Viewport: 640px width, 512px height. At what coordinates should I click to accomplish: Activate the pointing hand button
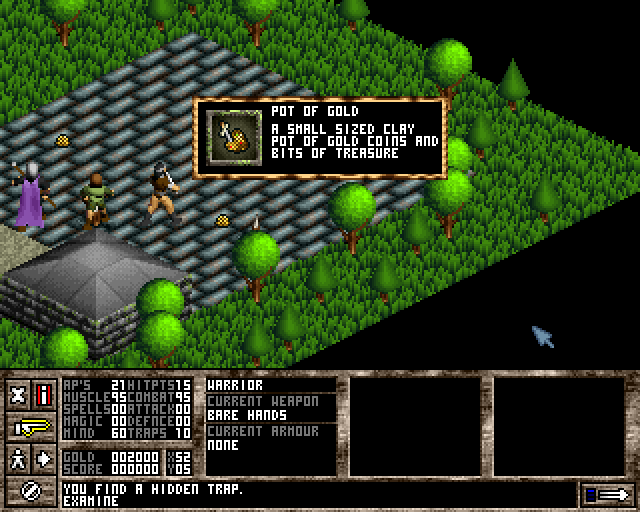31,427
